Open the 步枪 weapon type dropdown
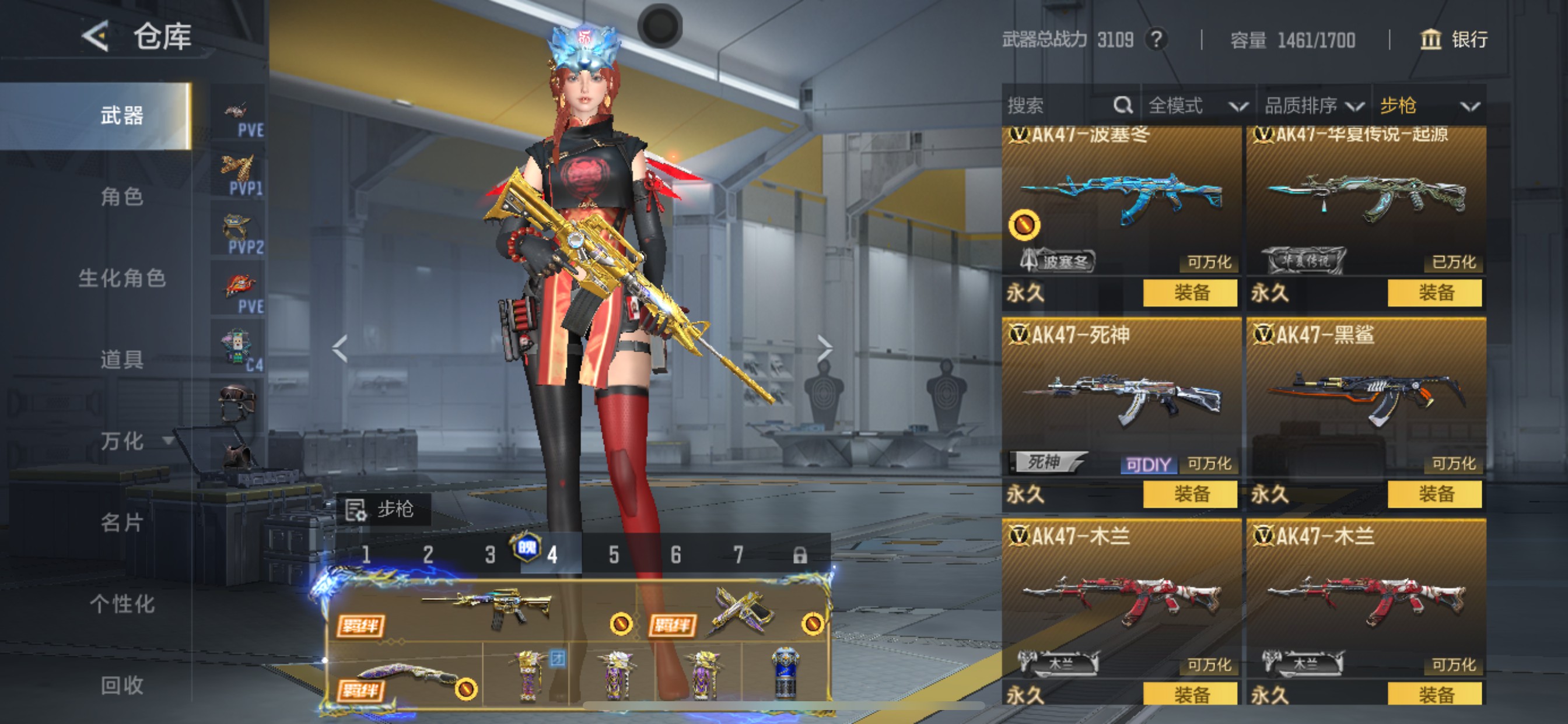The image size is (1568, 724). pos(1428,106)
